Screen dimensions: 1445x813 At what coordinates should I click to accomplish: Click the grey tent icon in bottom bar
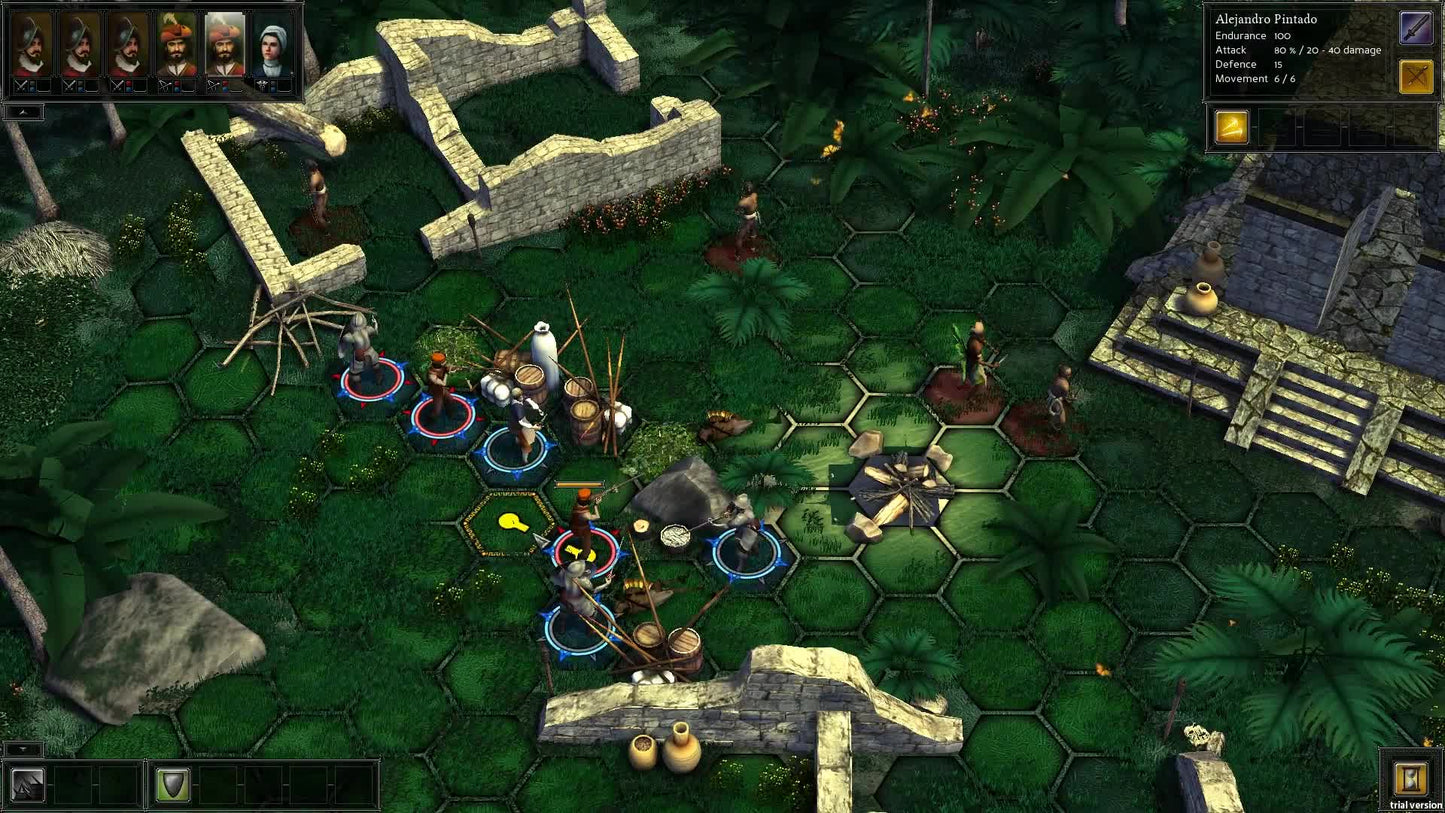coord(28,785)
